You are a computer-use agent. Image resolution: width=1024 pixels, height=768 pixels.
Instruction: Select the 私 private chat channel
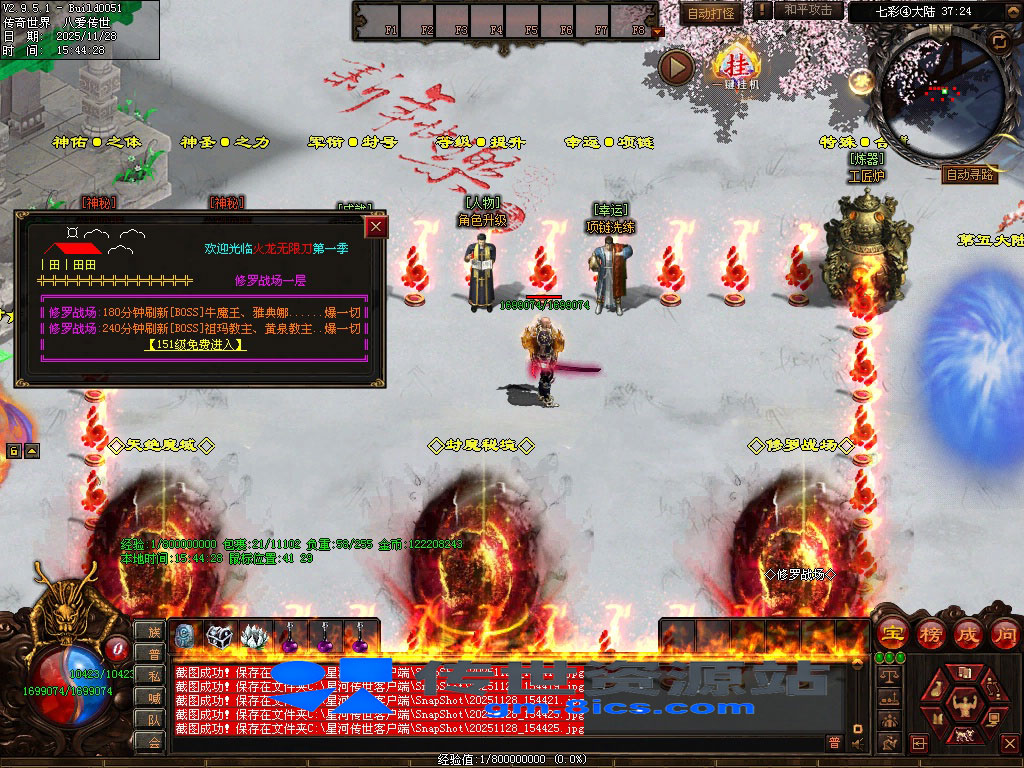click(x=153, y=675)
